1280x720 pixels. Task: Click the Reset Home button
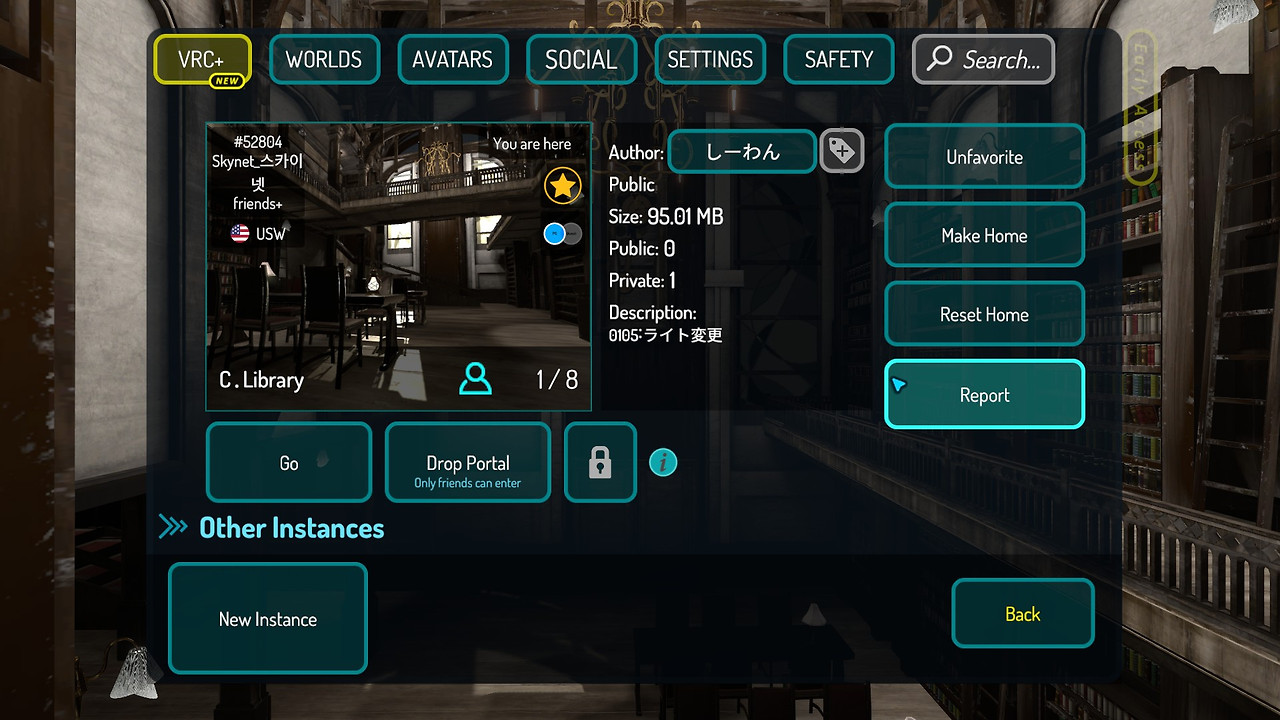(984, 313)
